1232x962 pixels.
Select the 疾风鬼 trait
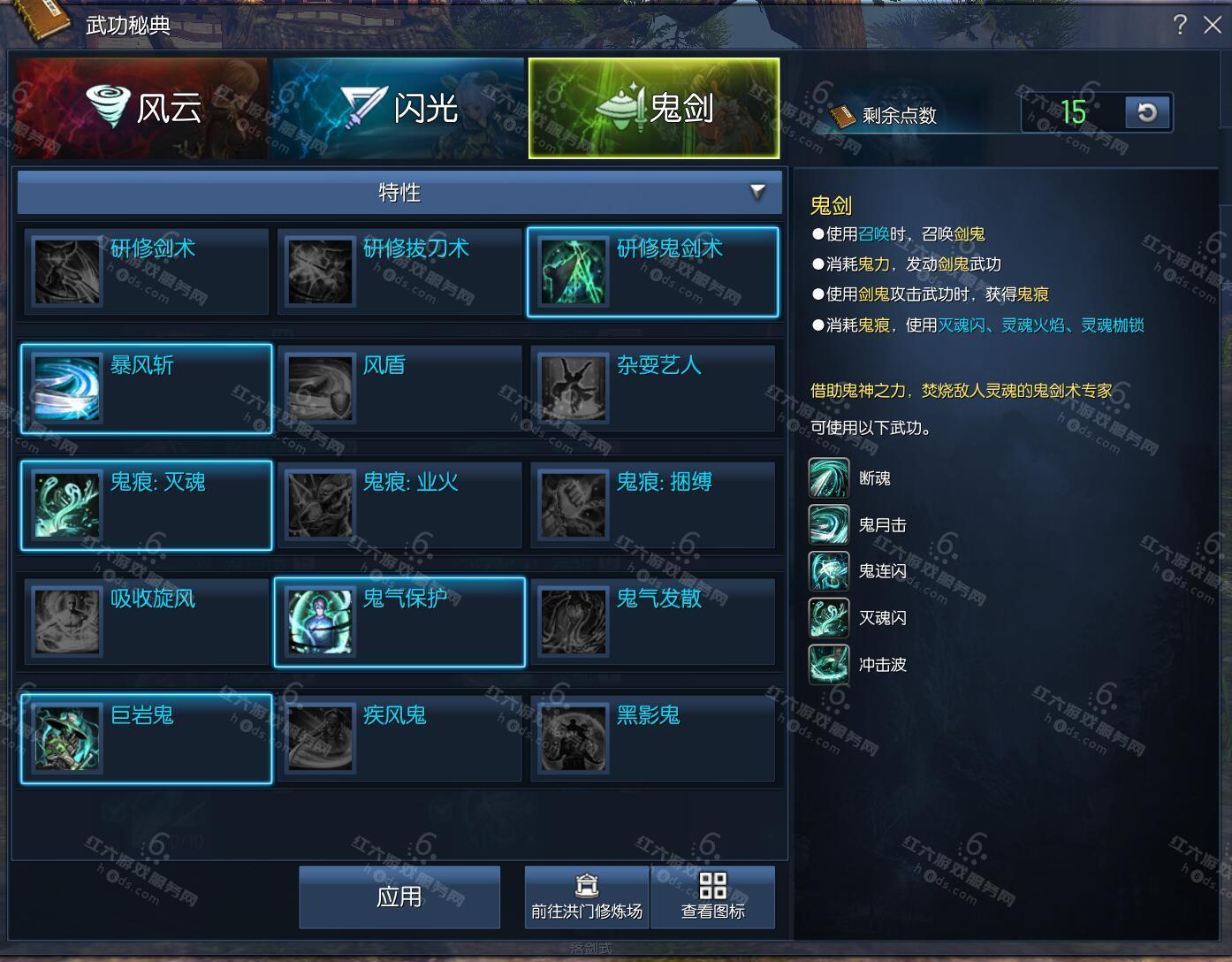tap(399, 738)
